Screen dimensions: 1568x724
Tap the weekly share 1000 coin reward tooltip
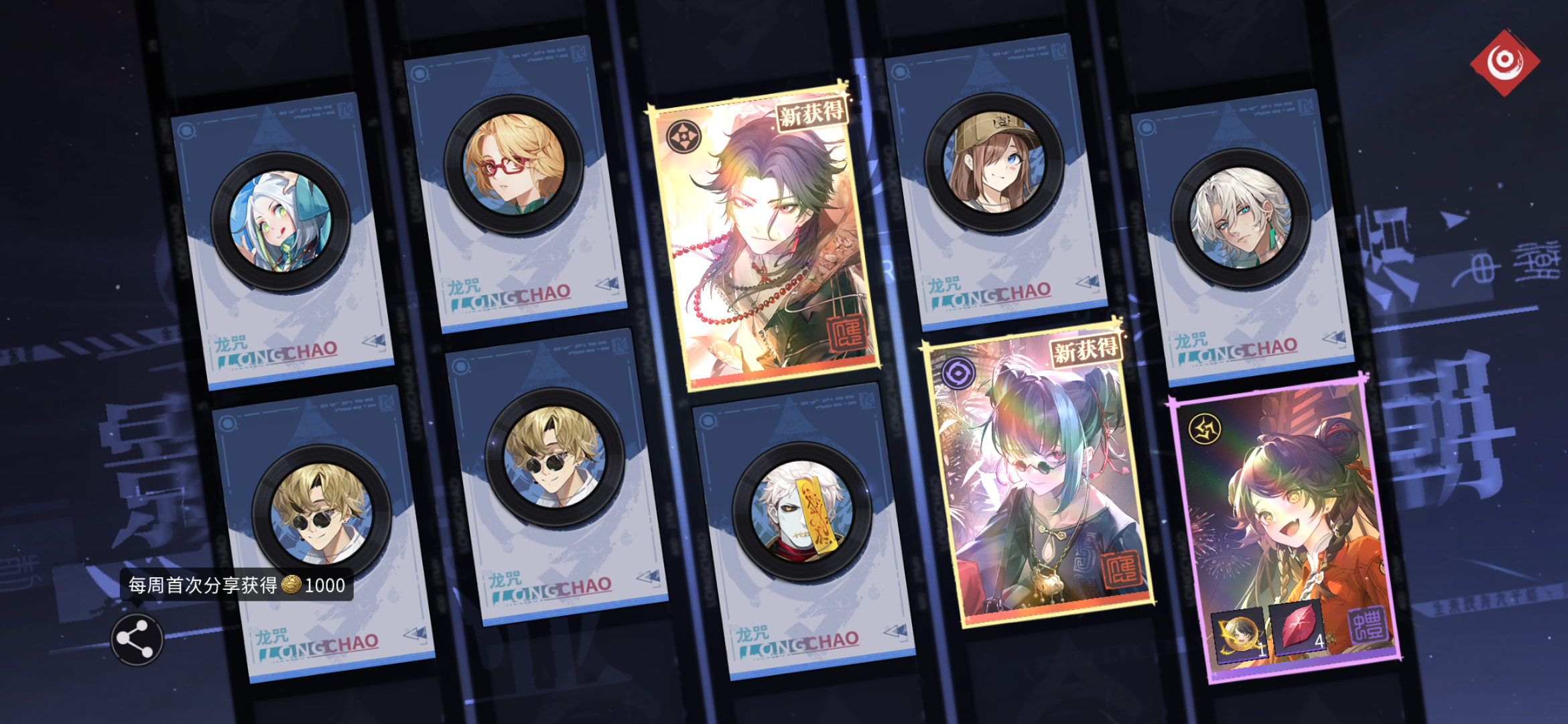coord(235,585)
